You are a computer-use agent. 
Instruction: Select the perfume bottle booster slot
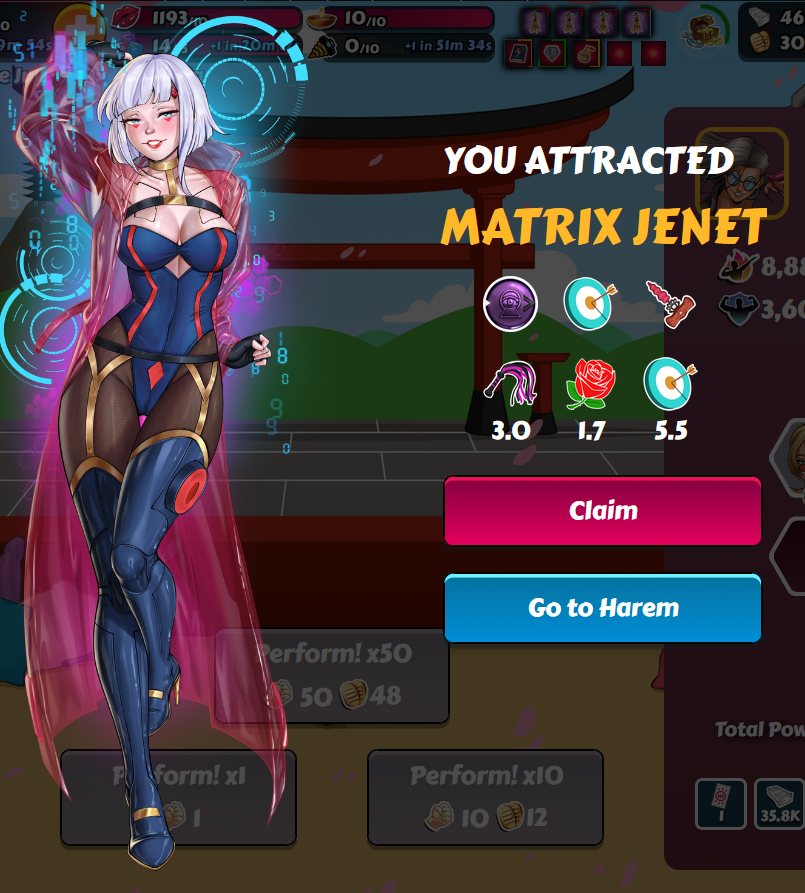(x=586, y=53)
